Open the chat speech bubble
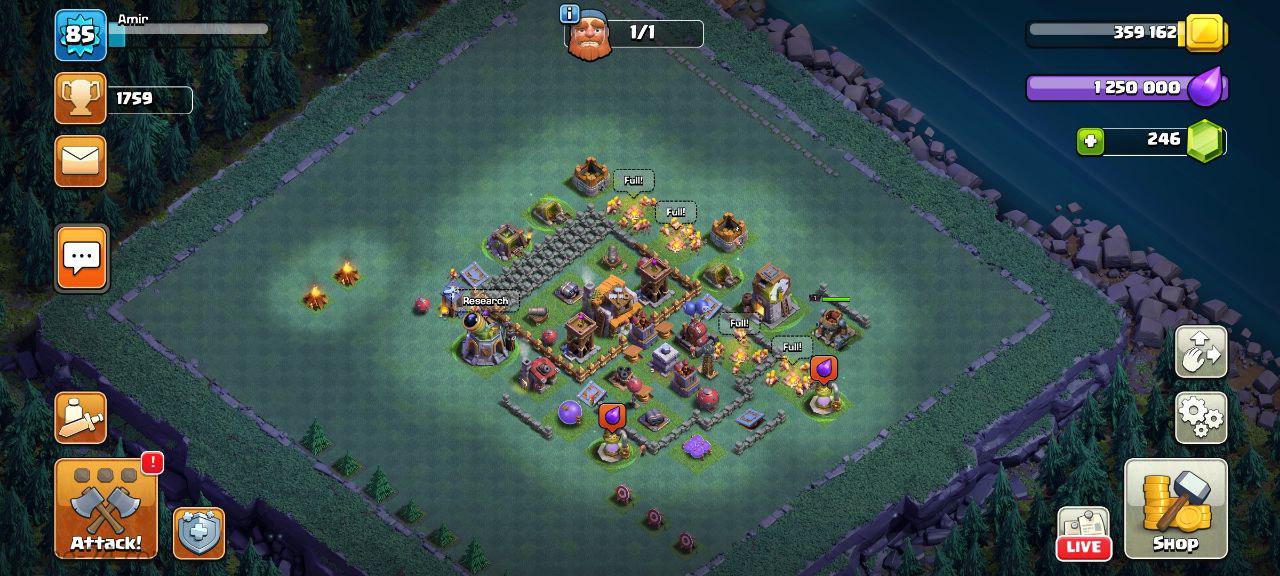This screenshot has height=576, width=1280. [81, 258]
